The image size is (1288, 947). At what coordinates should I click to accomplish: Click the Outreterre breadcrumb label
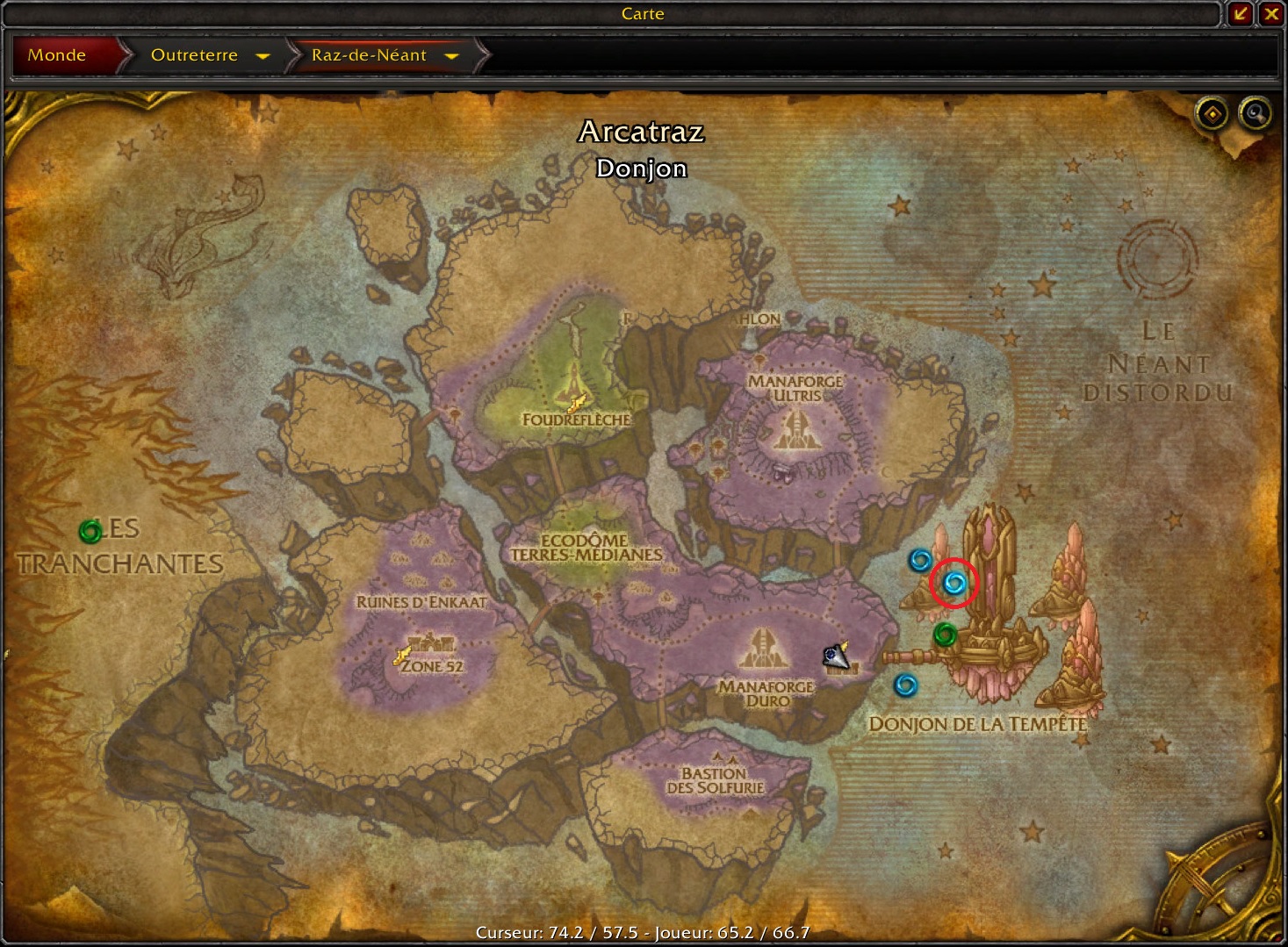[194, 55]
